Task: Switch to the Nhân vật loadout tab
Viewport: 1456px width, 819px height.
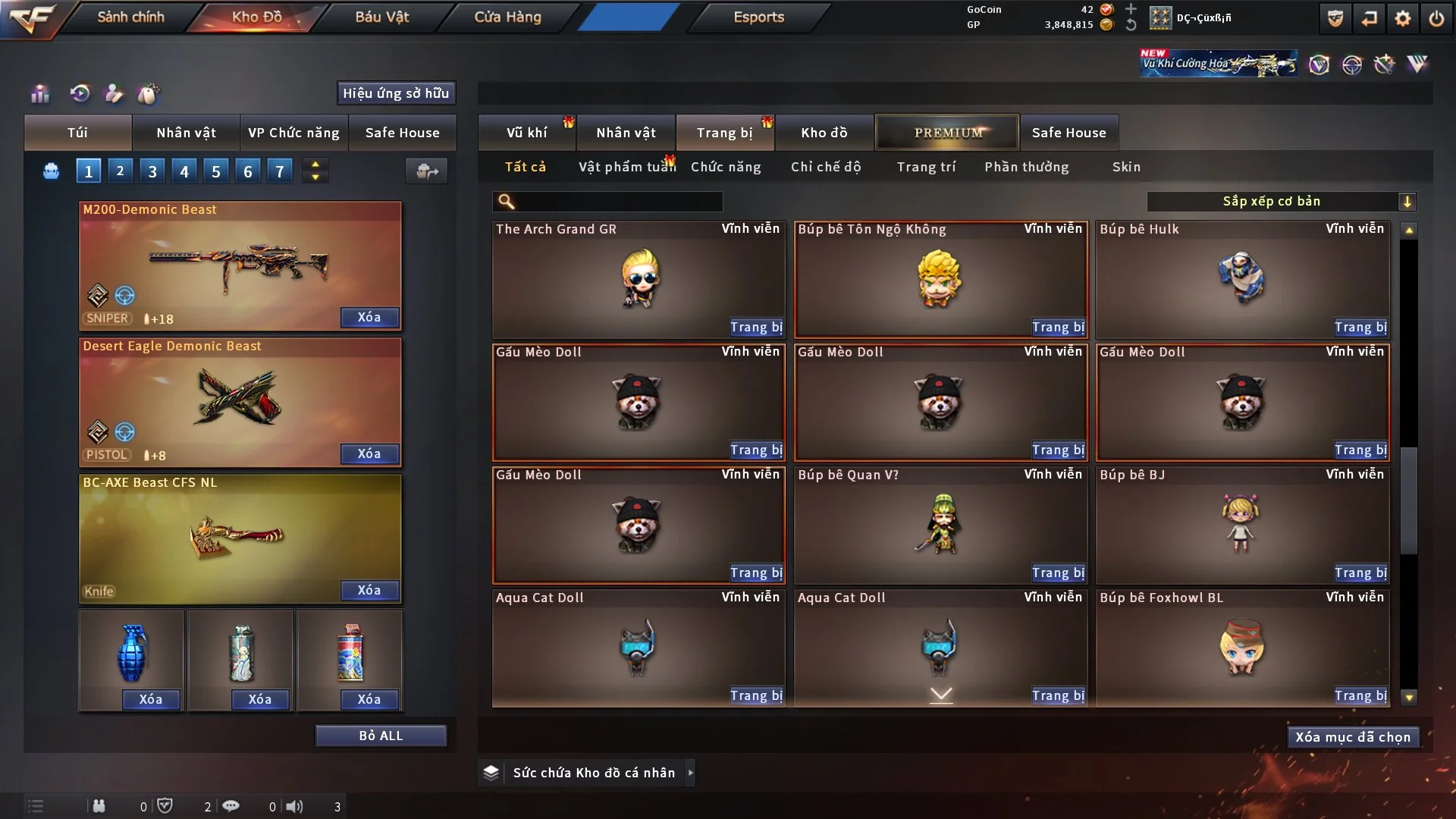Action: 186,133
